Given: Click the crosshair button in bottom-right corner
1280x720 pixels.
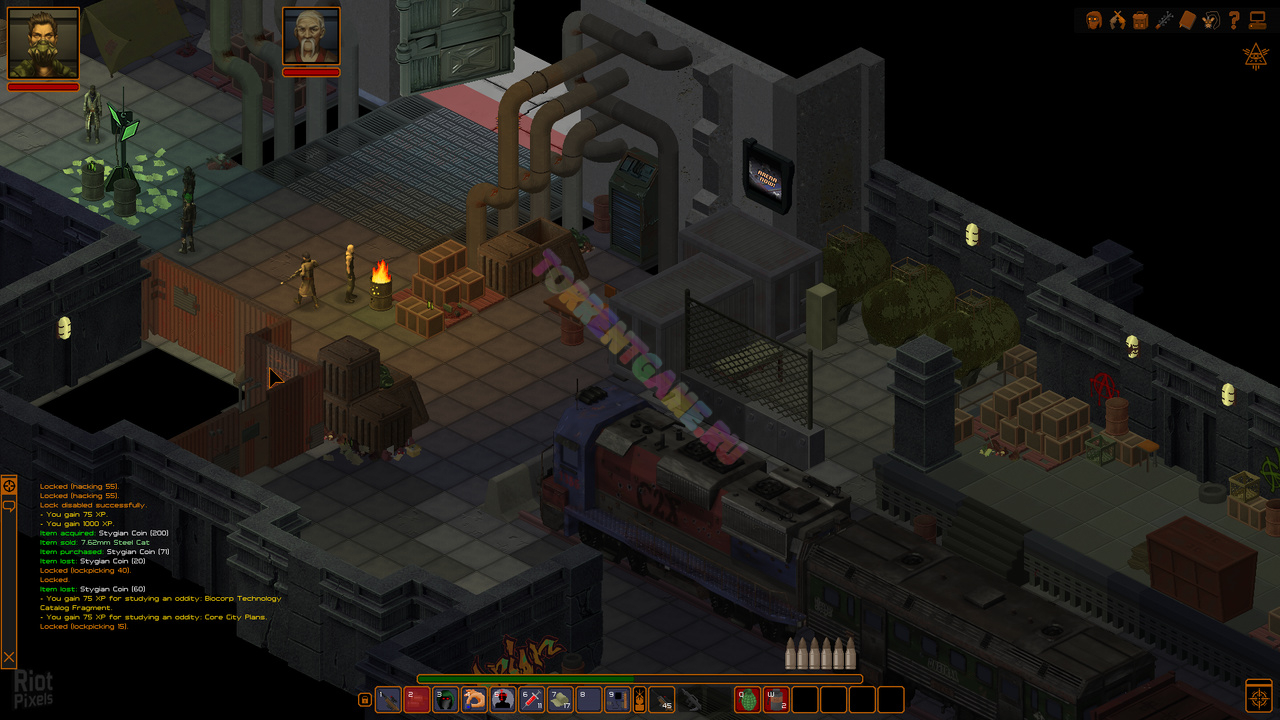Looking at the screenshot, I should pyautogui.click(x=1258, y=696).
